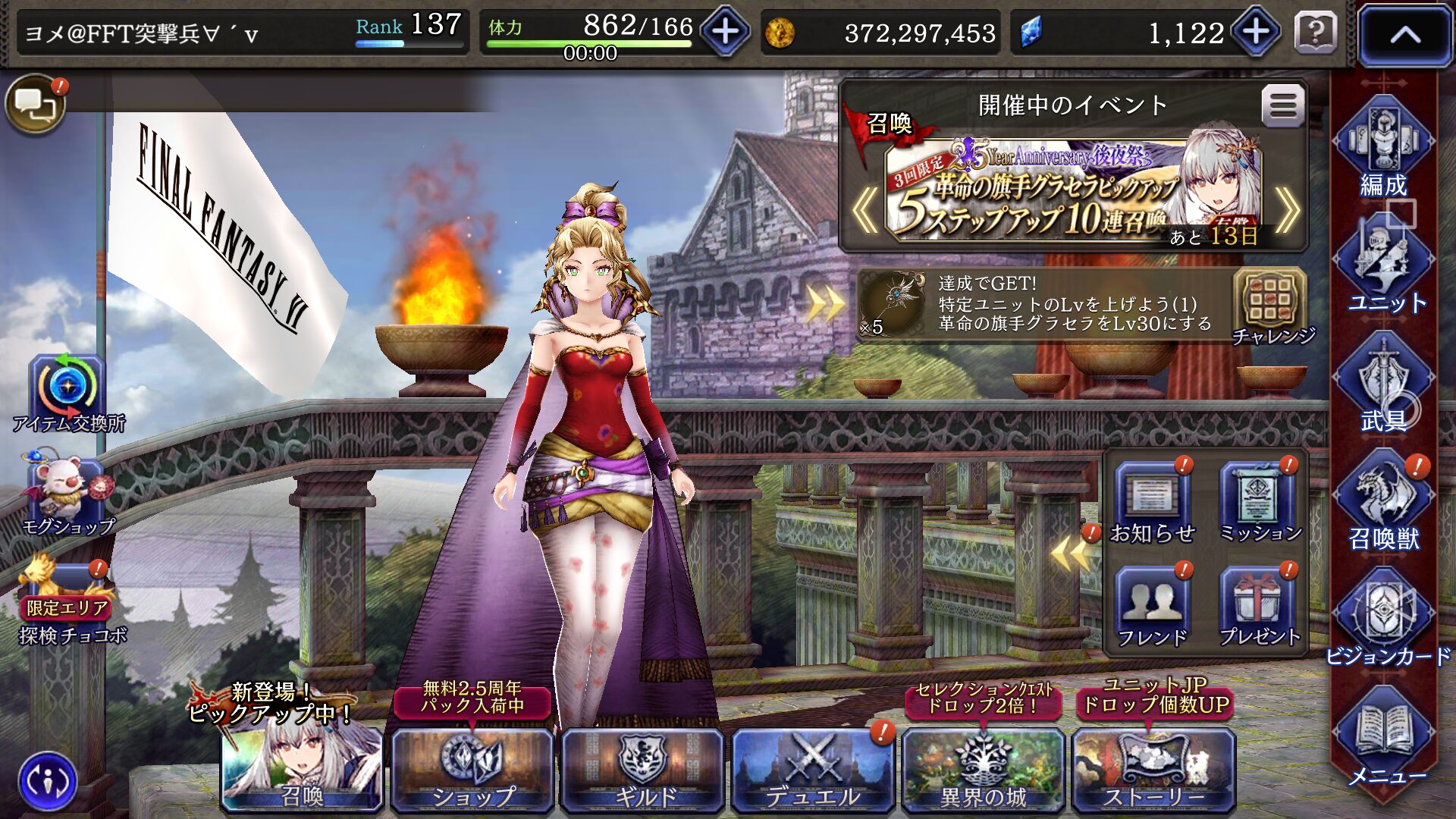Open the メニュー book icon
Image resolution: width=1456 pixels, height=819 pixels.
(x=1383, y=736)
